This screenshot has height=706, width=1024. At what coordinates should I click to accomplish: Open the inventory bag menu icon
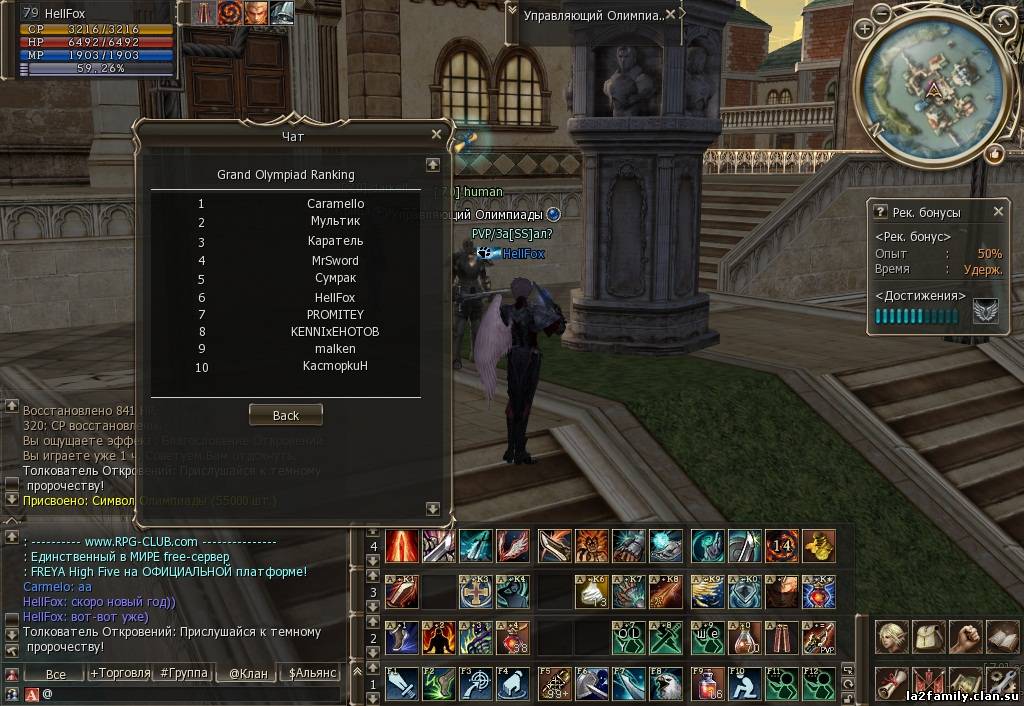pyautogui.click(x=927, y=636)
